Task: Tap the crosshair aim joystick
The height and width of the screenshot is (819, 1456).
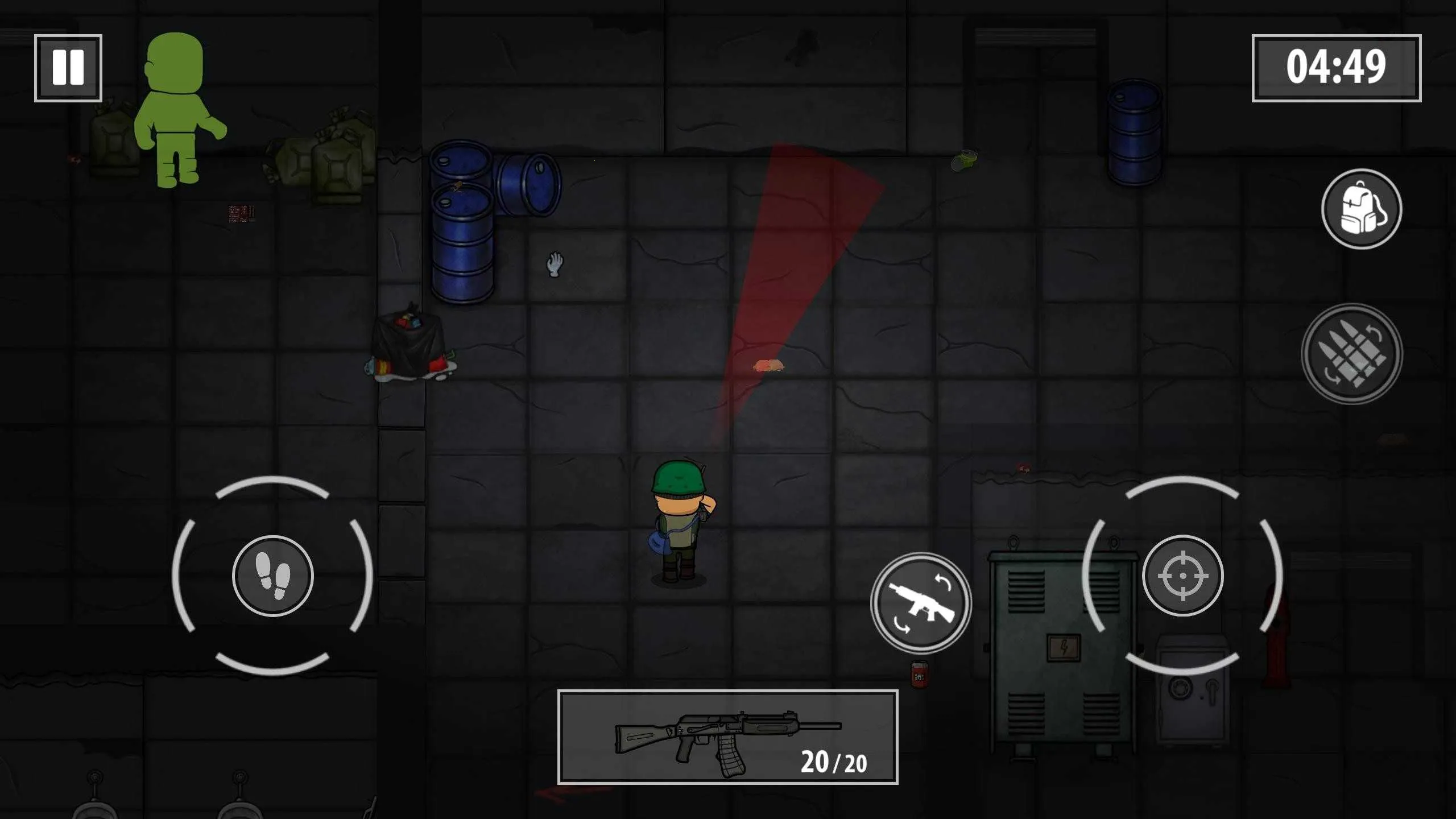Action: click(1182, 576)
